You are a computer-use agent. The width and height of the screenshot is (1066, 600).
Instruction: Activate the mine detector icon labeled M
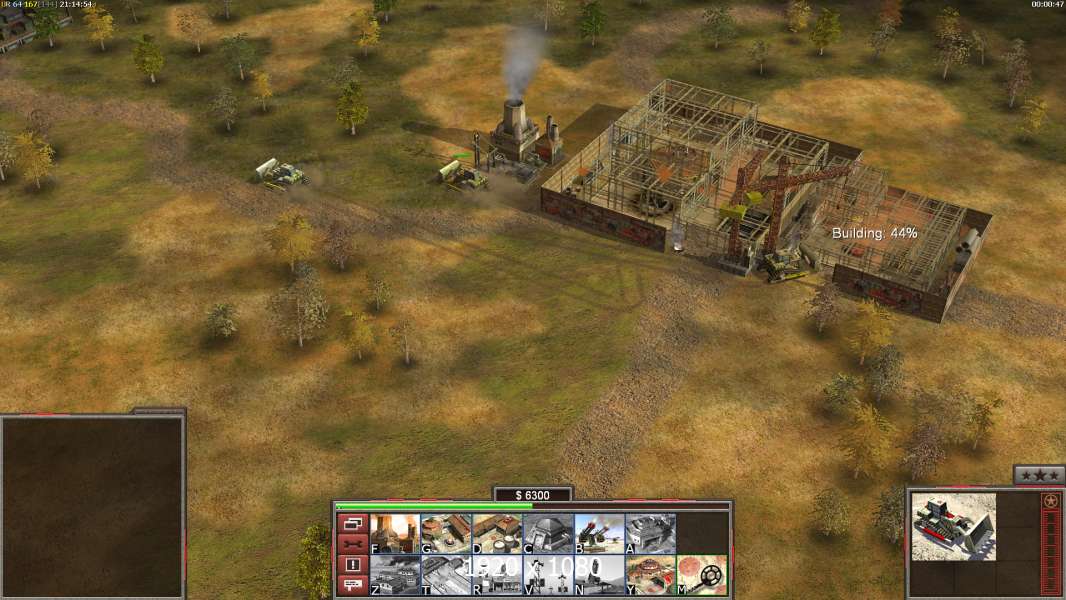[x=702, y=574]
